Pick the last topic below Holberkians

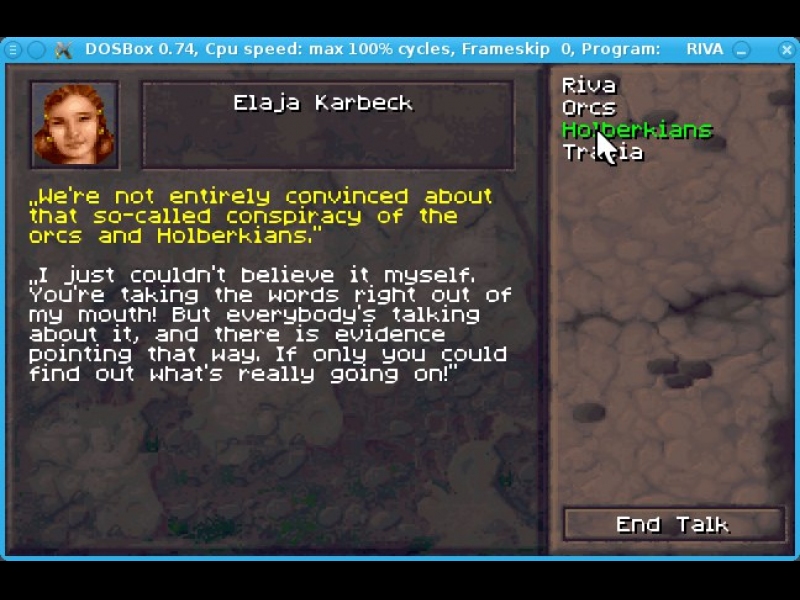(603, 152)
